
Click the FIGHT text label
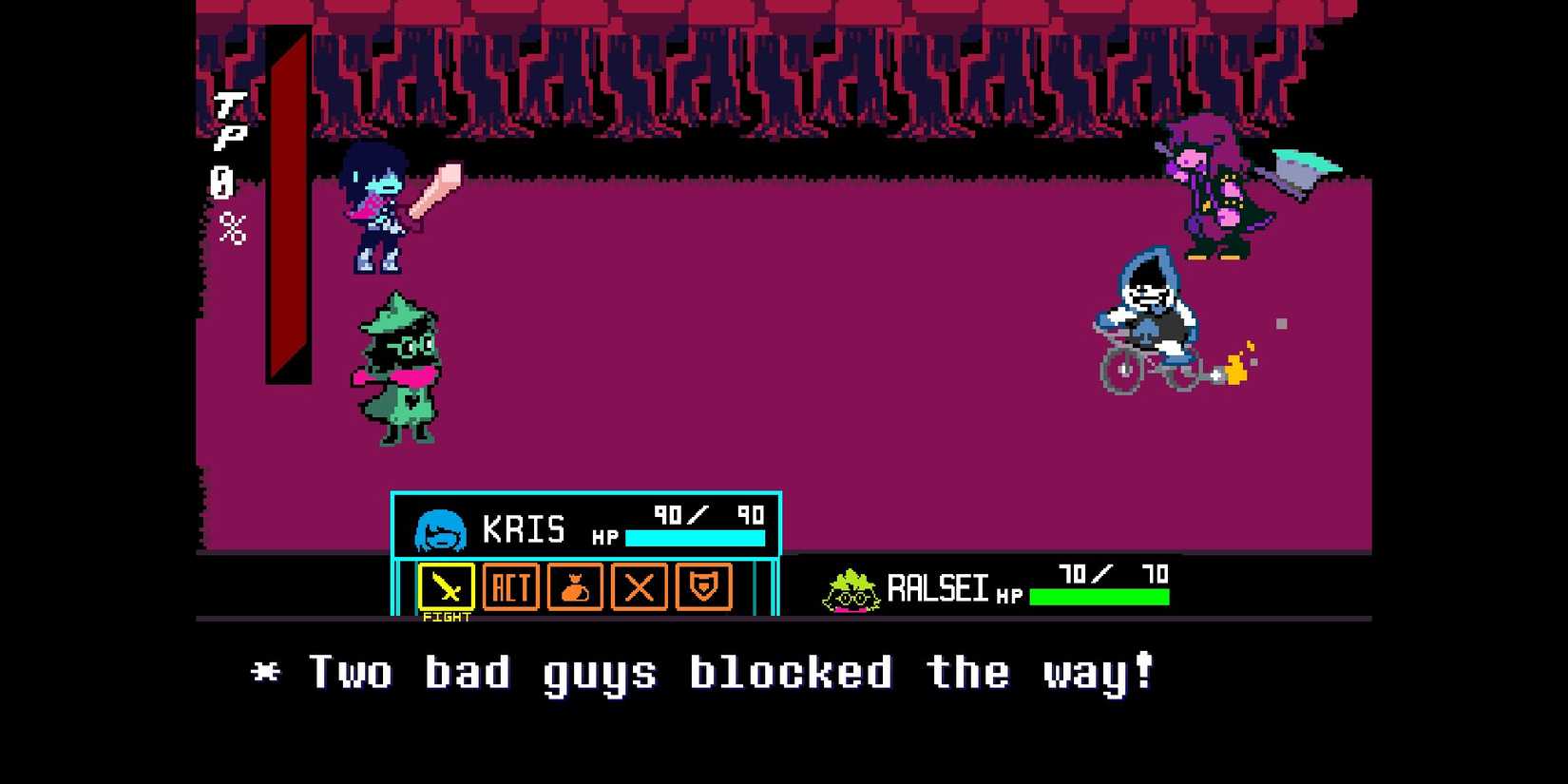coord(447,616)
